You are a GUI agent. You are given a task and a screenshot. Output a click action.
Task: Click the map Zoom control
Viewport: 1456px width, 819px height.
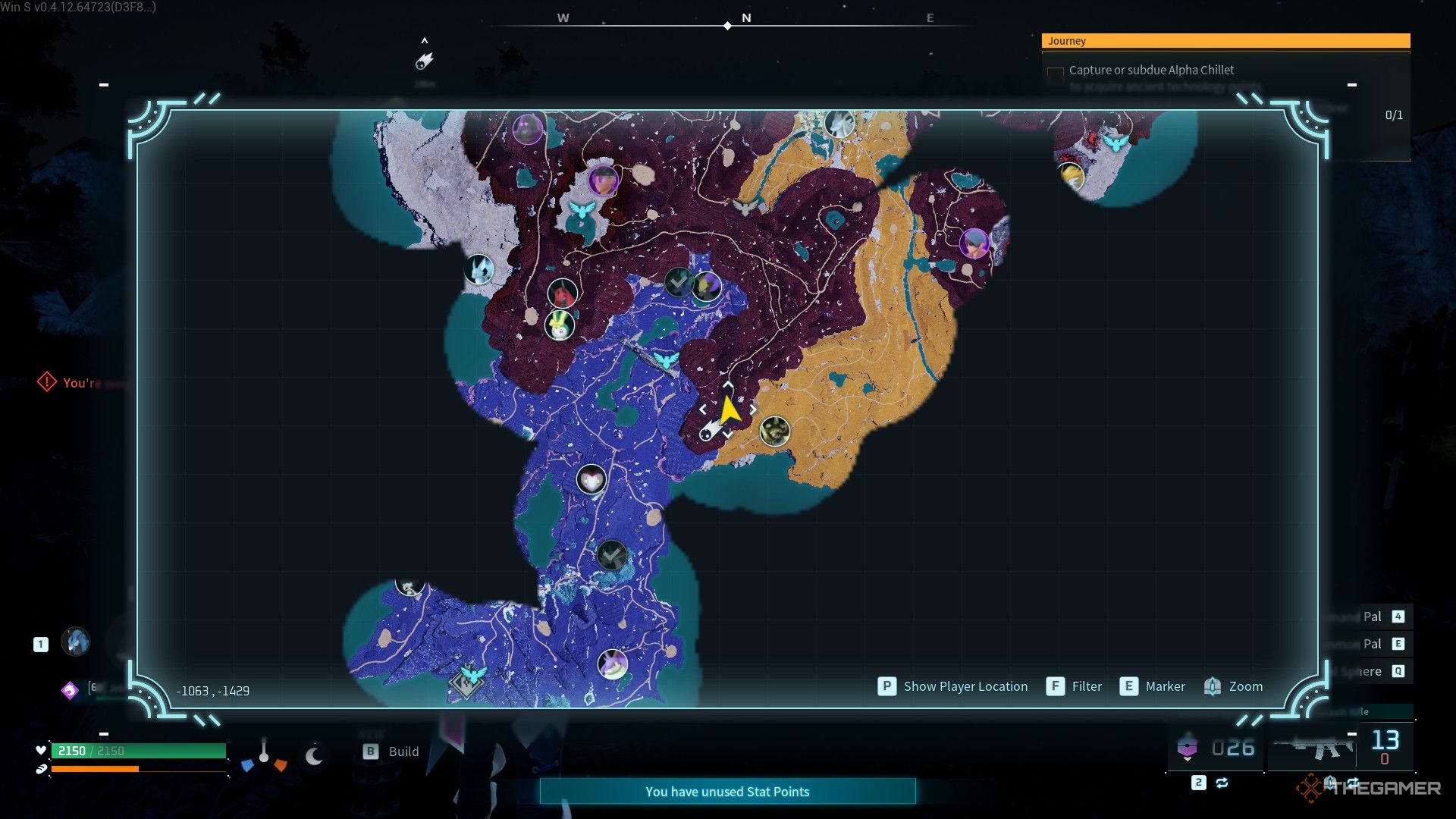coord(1234,686)
